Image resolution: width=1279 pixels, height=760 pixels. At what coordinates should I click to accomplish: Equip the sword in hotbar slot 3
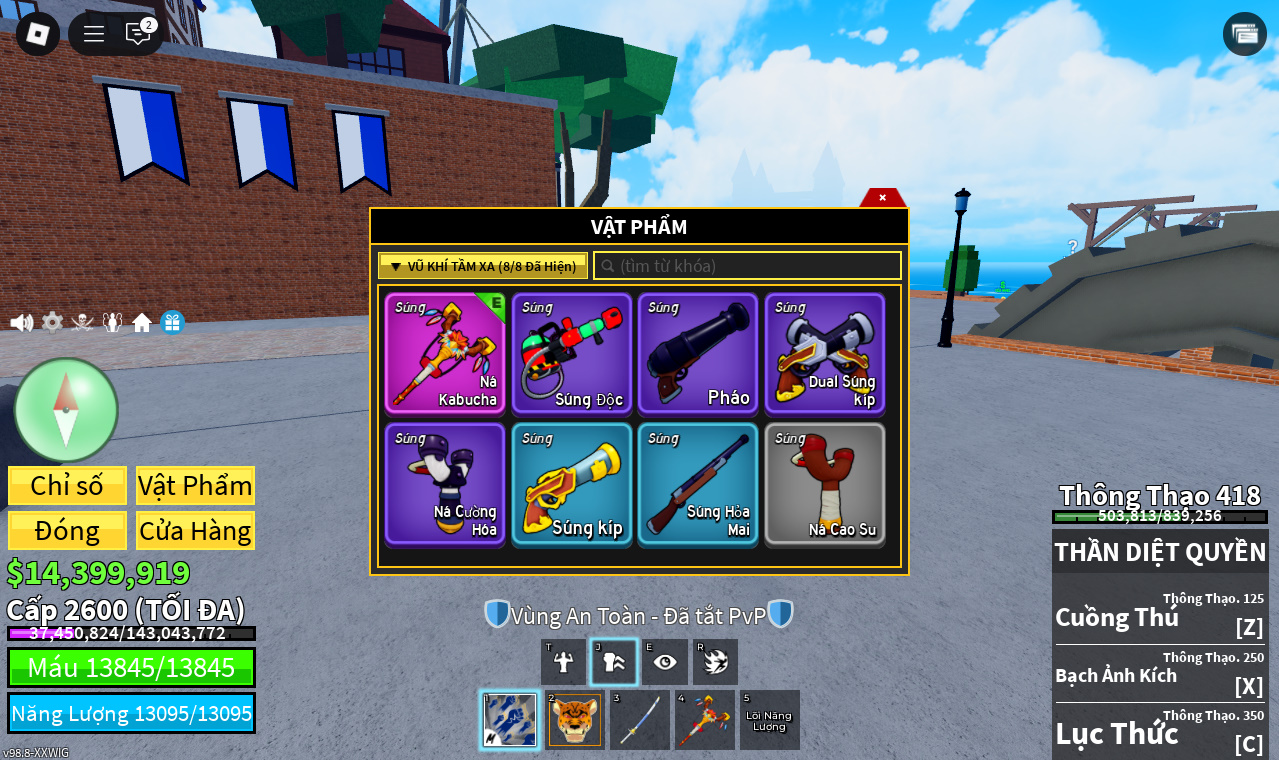(x=639, y=720)
